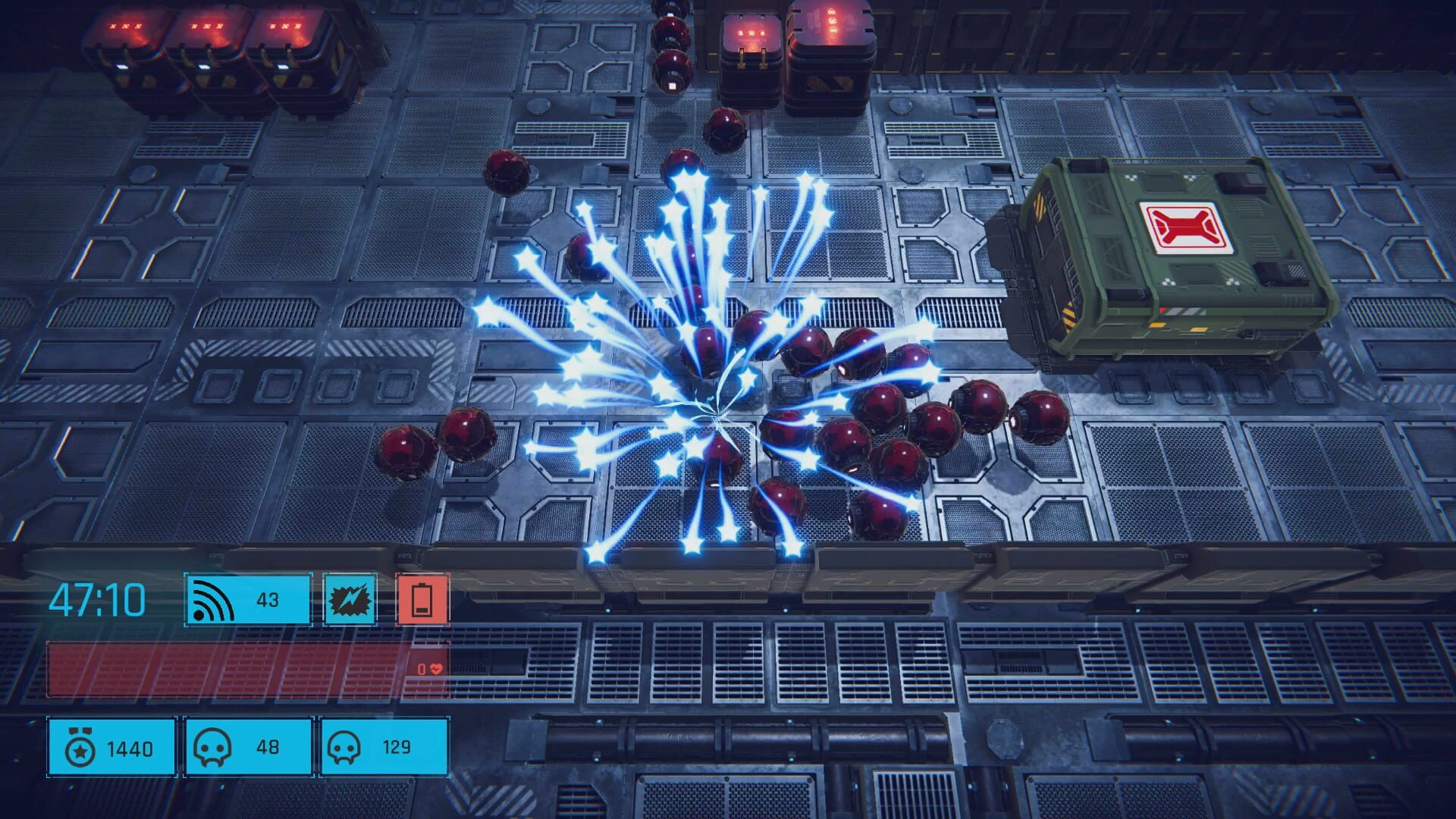The height and width of the screenshot is (819, 1456).
Task: Expand the kill counter panel showing 48
Action: pyautogui.click(x=246, y=748)
